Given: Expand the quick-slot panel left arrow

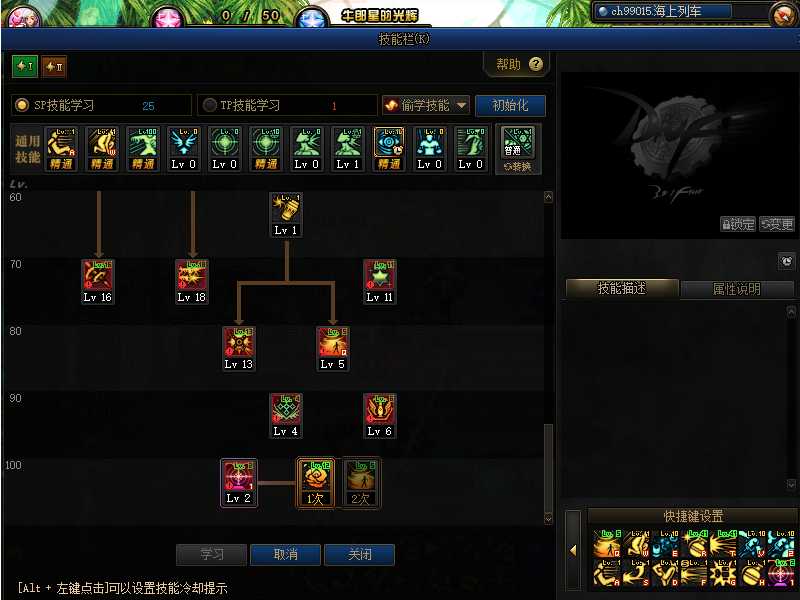Looking at the screenshot, I should point(574,550).
